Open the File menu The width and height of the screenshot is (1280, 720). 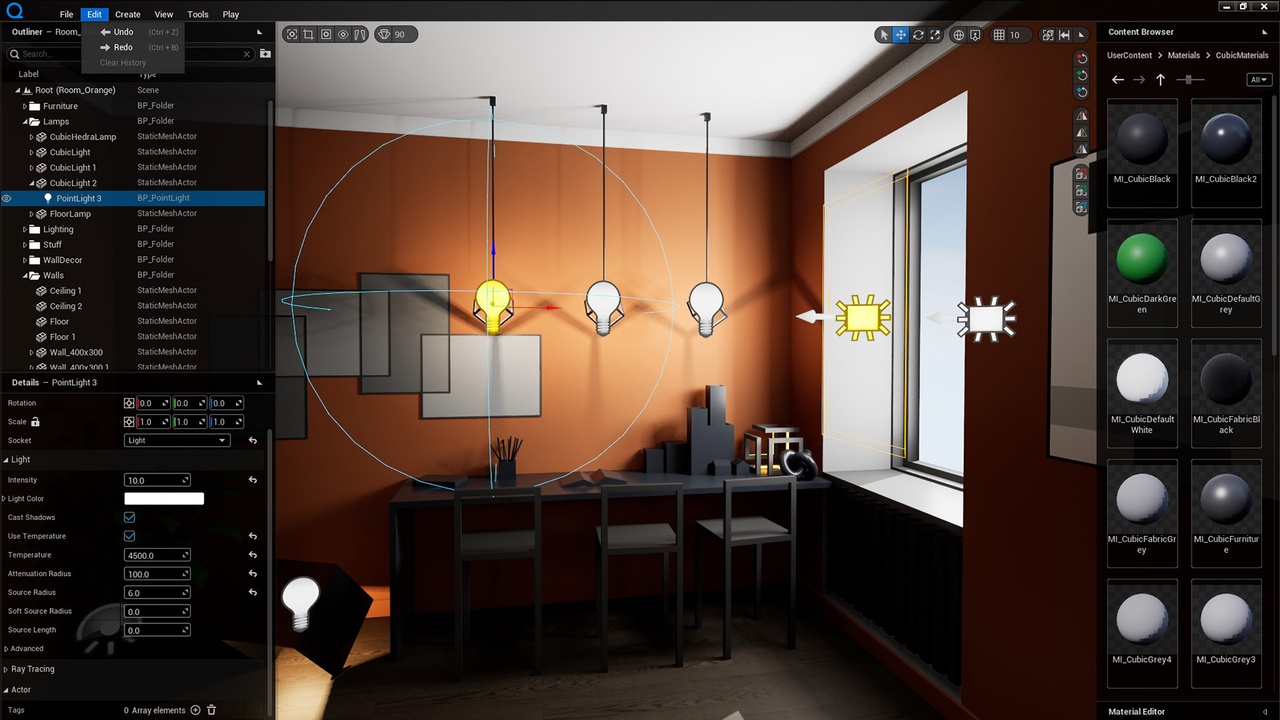point(66,14)
